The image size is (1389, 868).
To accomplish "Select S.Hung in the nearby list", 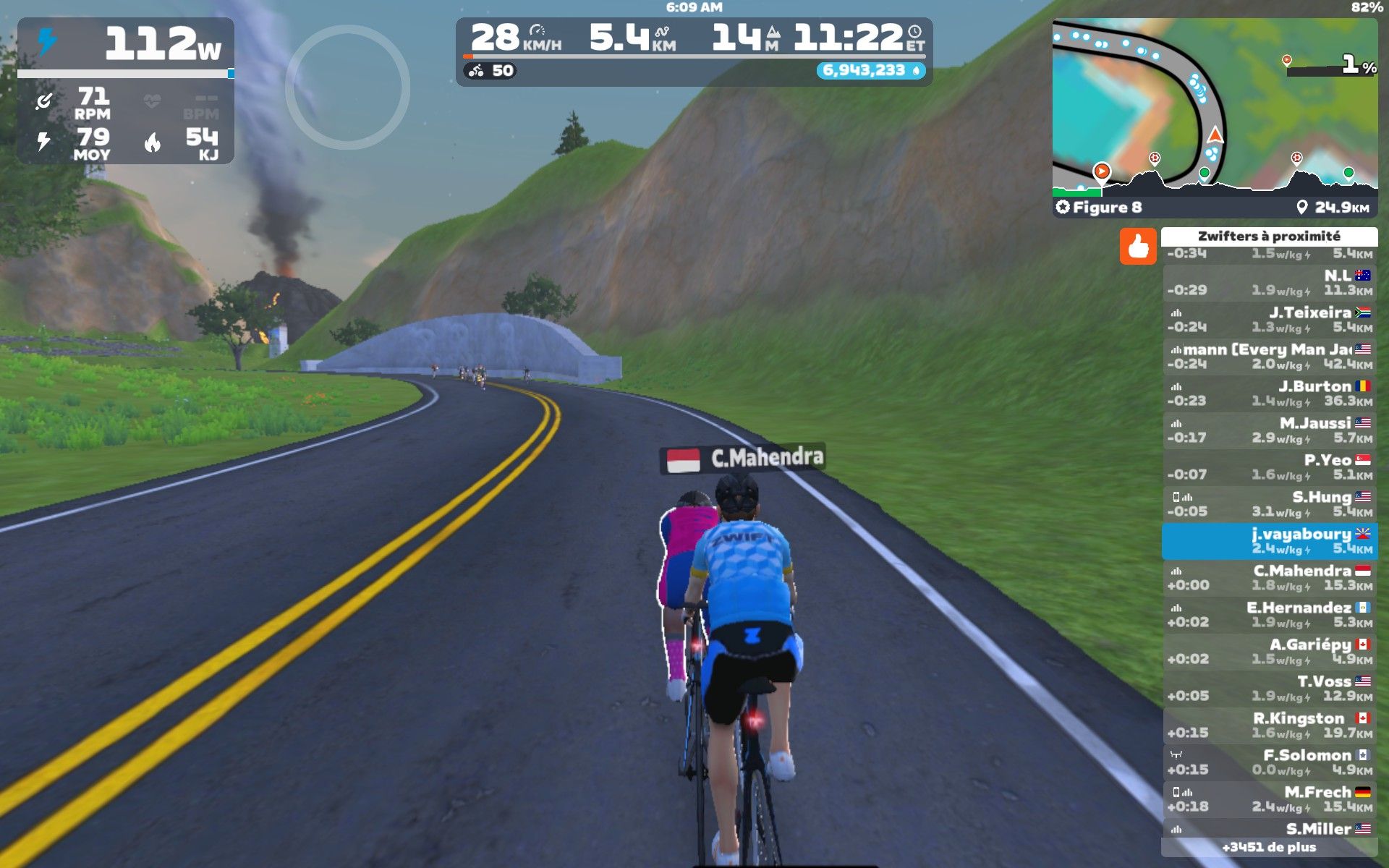I will tap(1270, 504).
